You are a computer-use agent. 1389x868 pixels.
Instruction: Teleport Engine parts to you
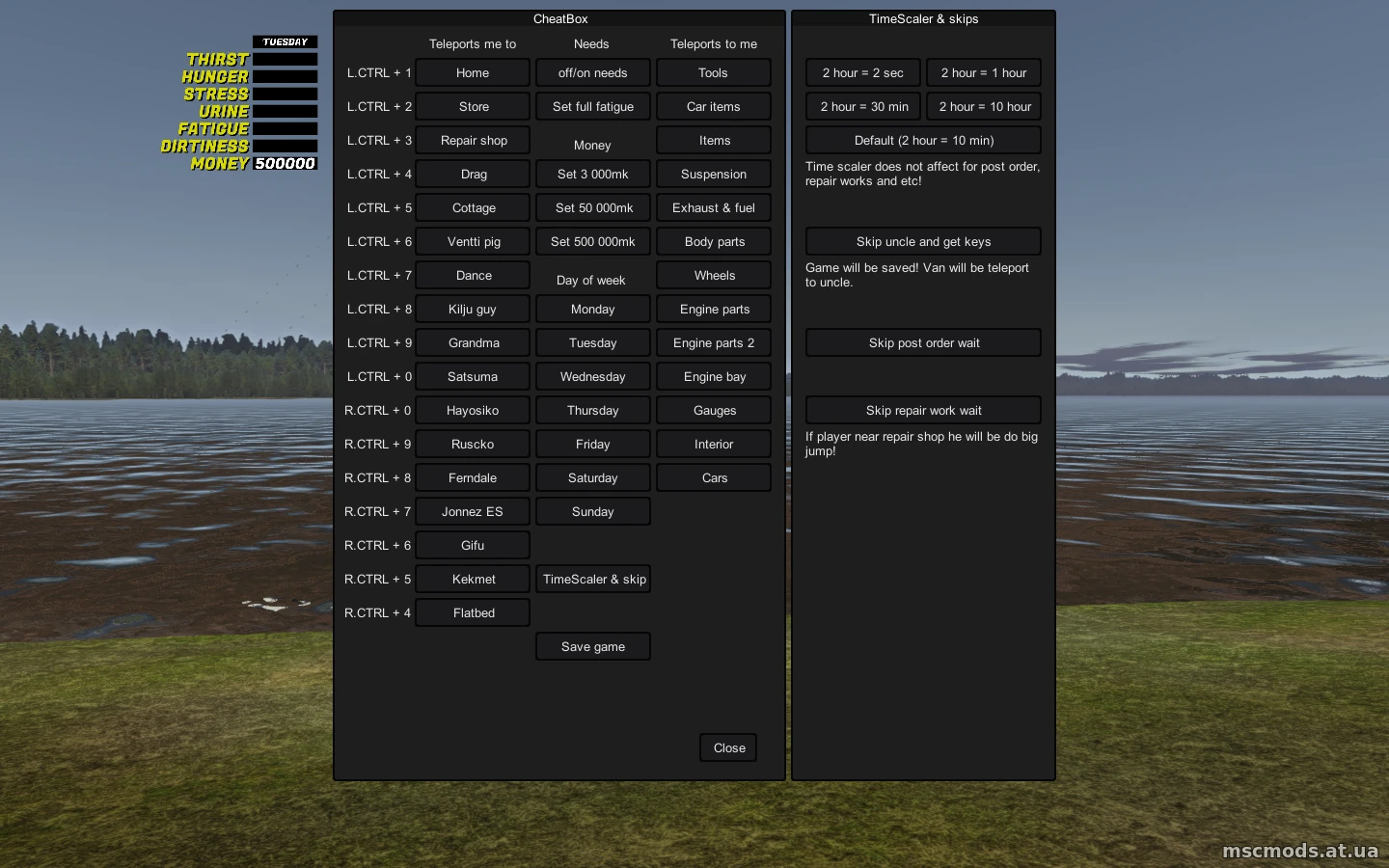click(x=714, y=309)
